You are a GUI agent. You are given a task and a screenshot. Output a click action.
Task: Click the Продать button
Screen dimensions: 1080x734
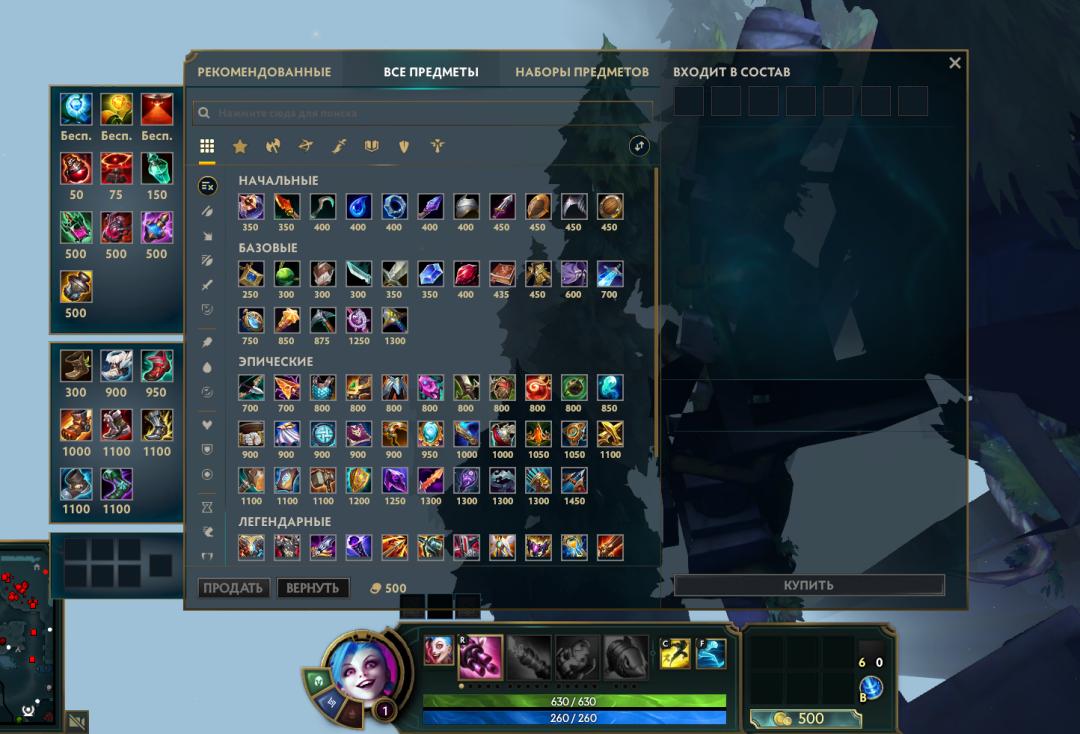coord(233,588)
